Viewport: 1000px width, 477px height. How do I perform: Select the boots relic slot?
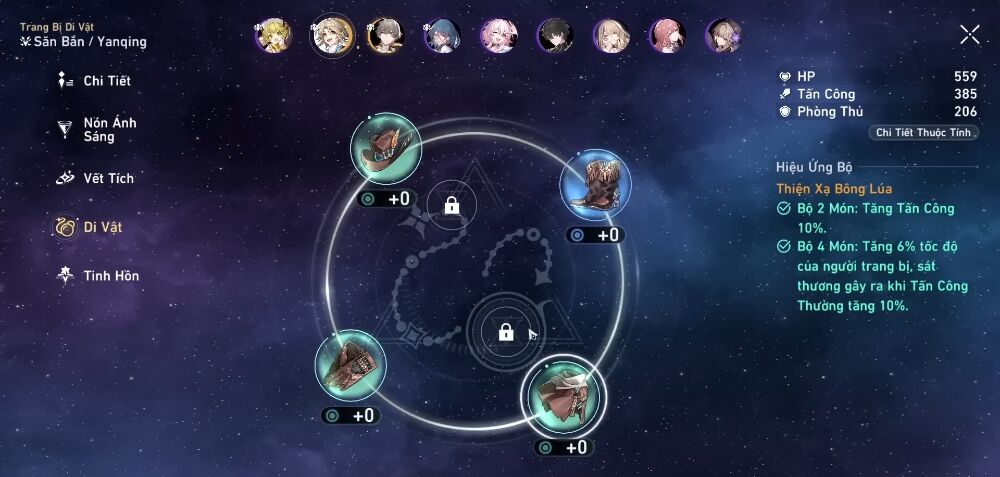tap(595, 185)
